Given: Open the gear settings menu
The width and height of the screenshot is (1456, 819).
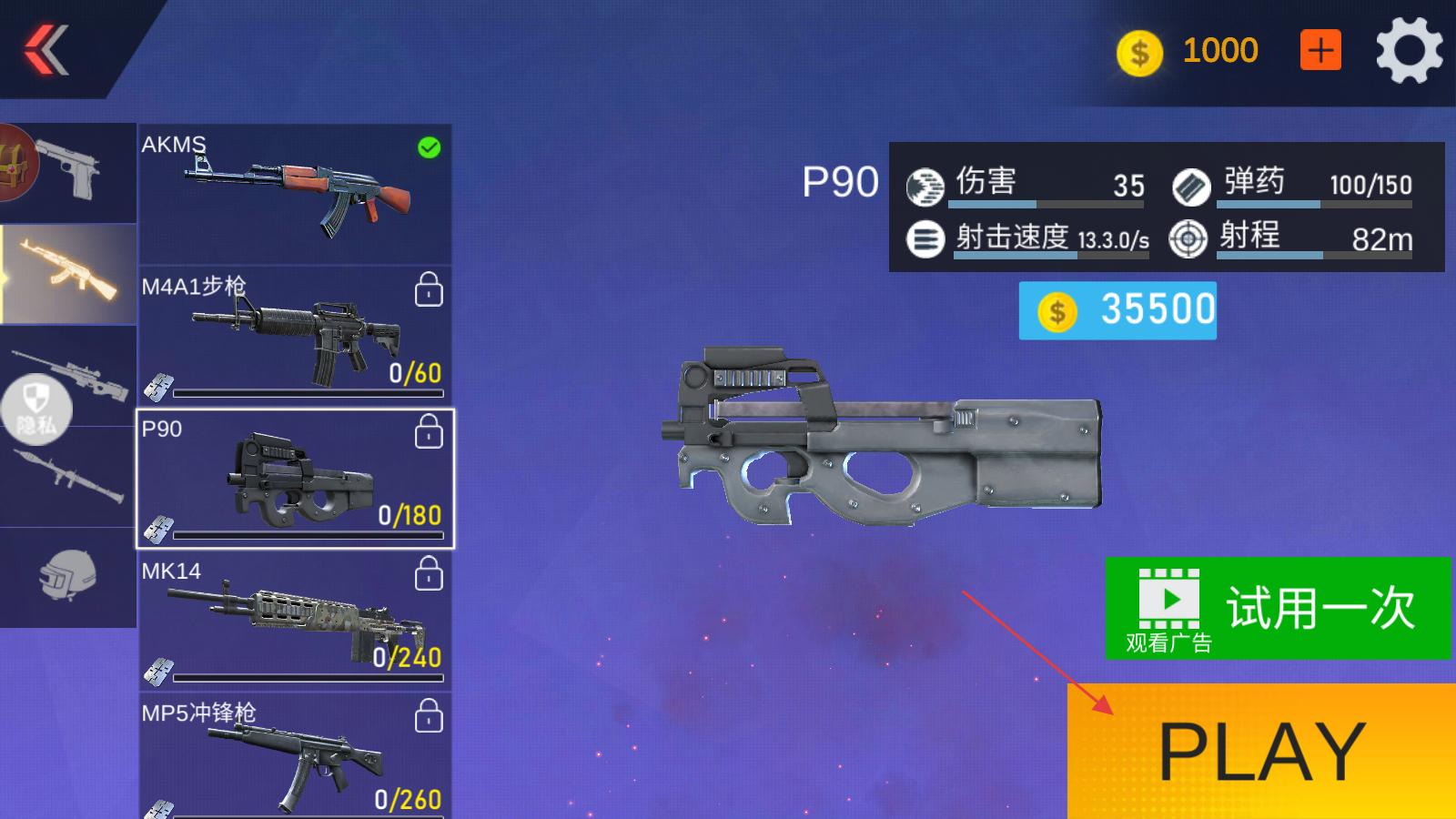Looking at the screenshot, I should 1408,51.
